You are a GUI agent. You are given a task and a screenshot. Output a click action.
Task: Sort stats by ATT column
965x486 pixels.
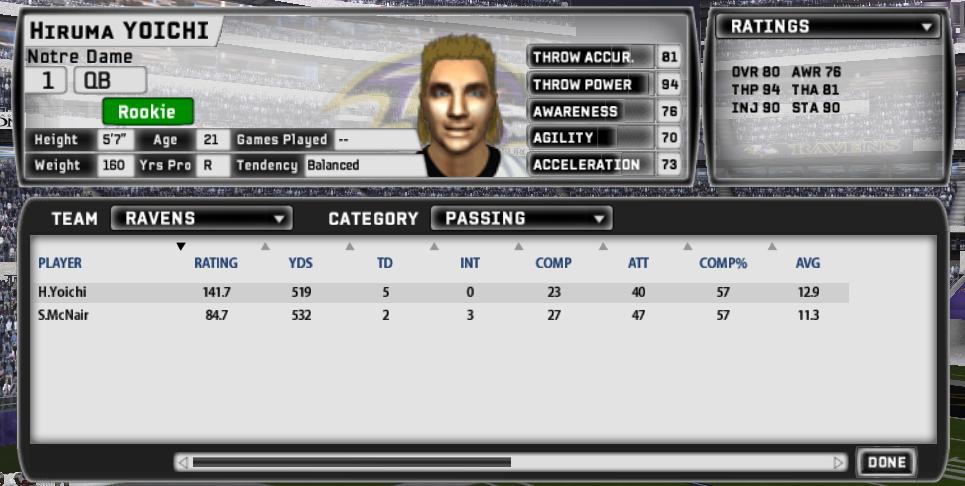637,263
